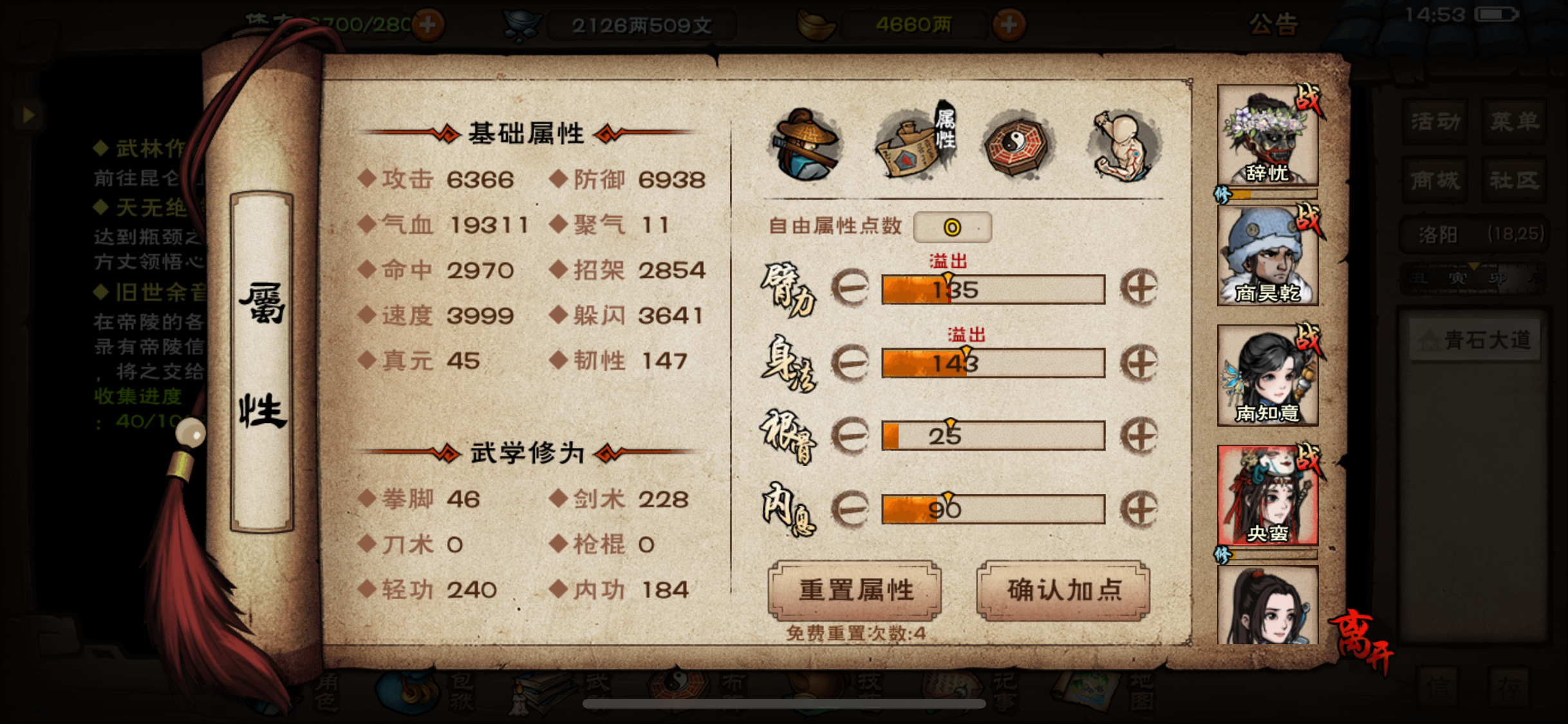
Task: Open the 属性 scroll tab icon
Action: (x=915, y=145)
